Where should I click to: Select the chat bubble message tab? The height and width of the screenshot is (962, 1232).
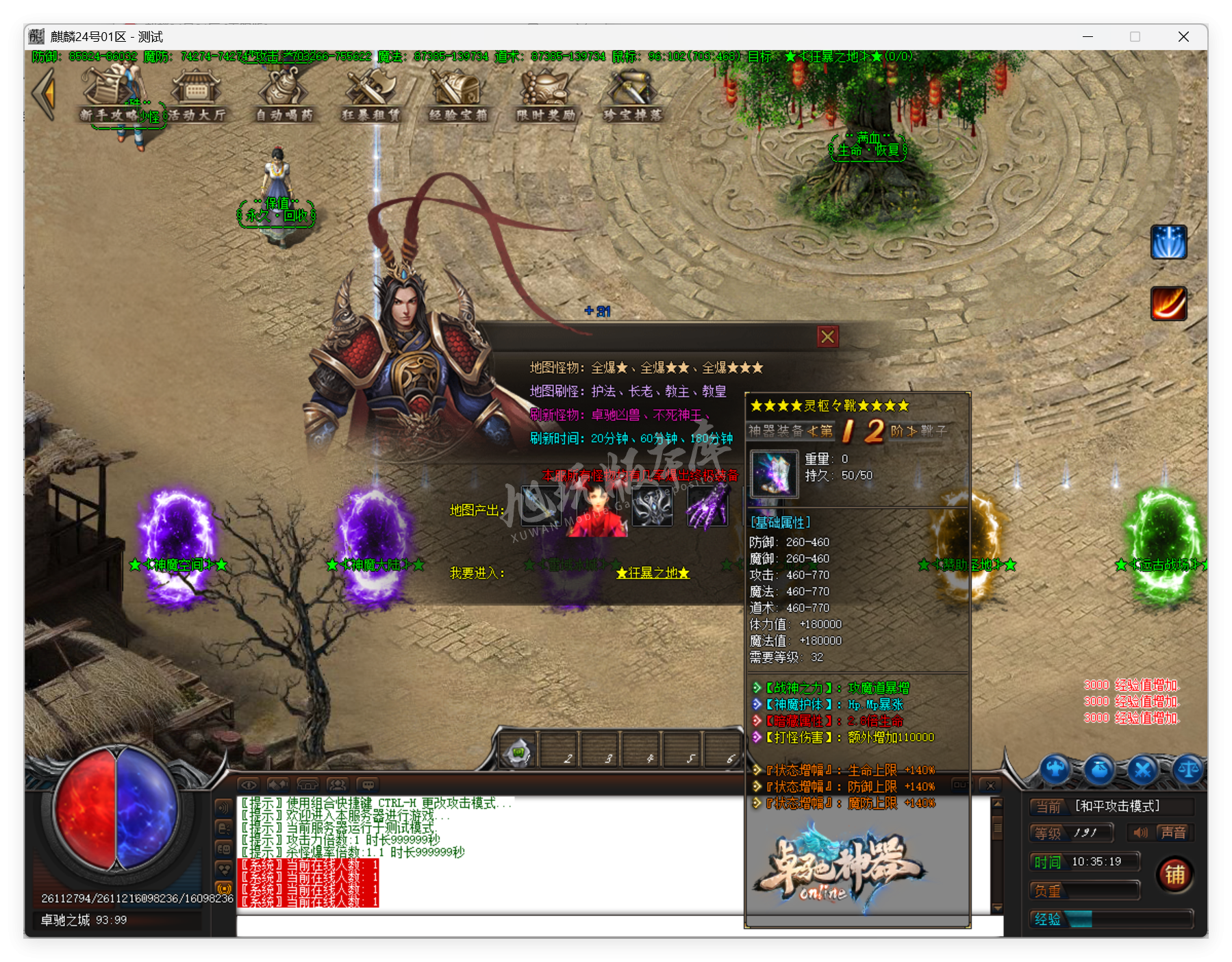point(369,785)
